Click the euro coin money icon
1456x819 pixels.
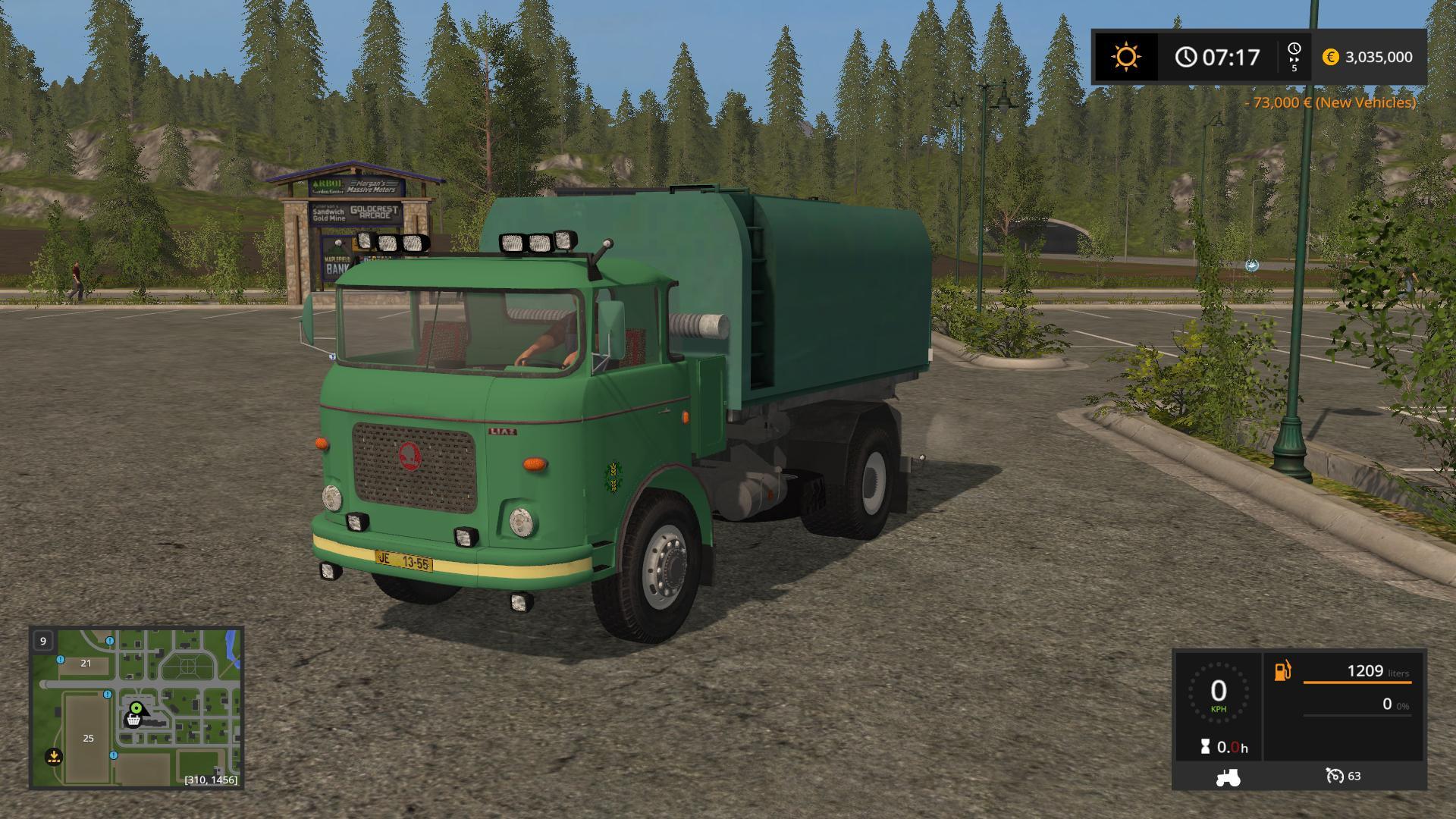(1330, 57)
